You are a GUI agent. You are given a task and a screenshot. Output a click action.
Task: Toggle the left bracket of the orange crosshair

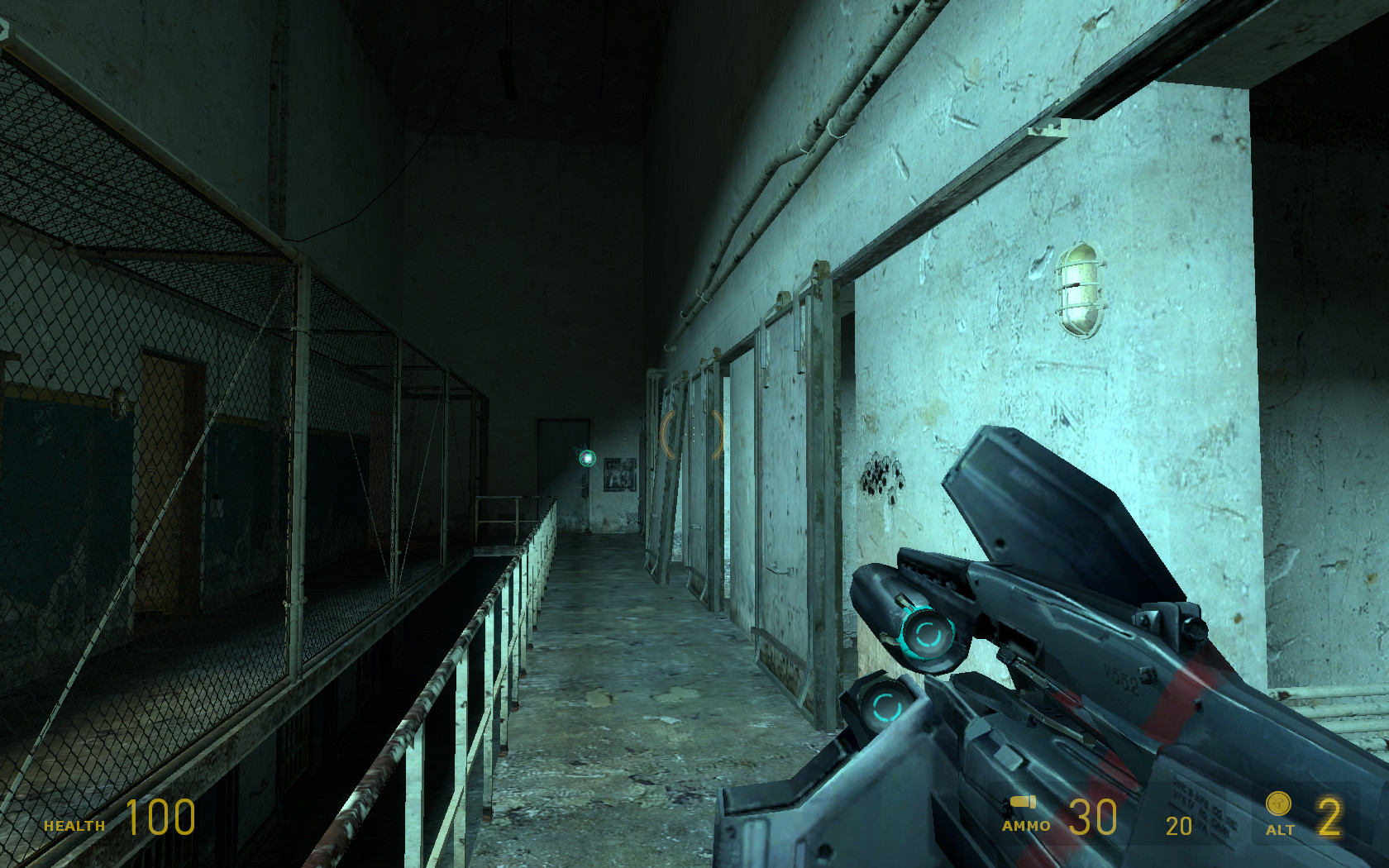[x=666, y=435]
